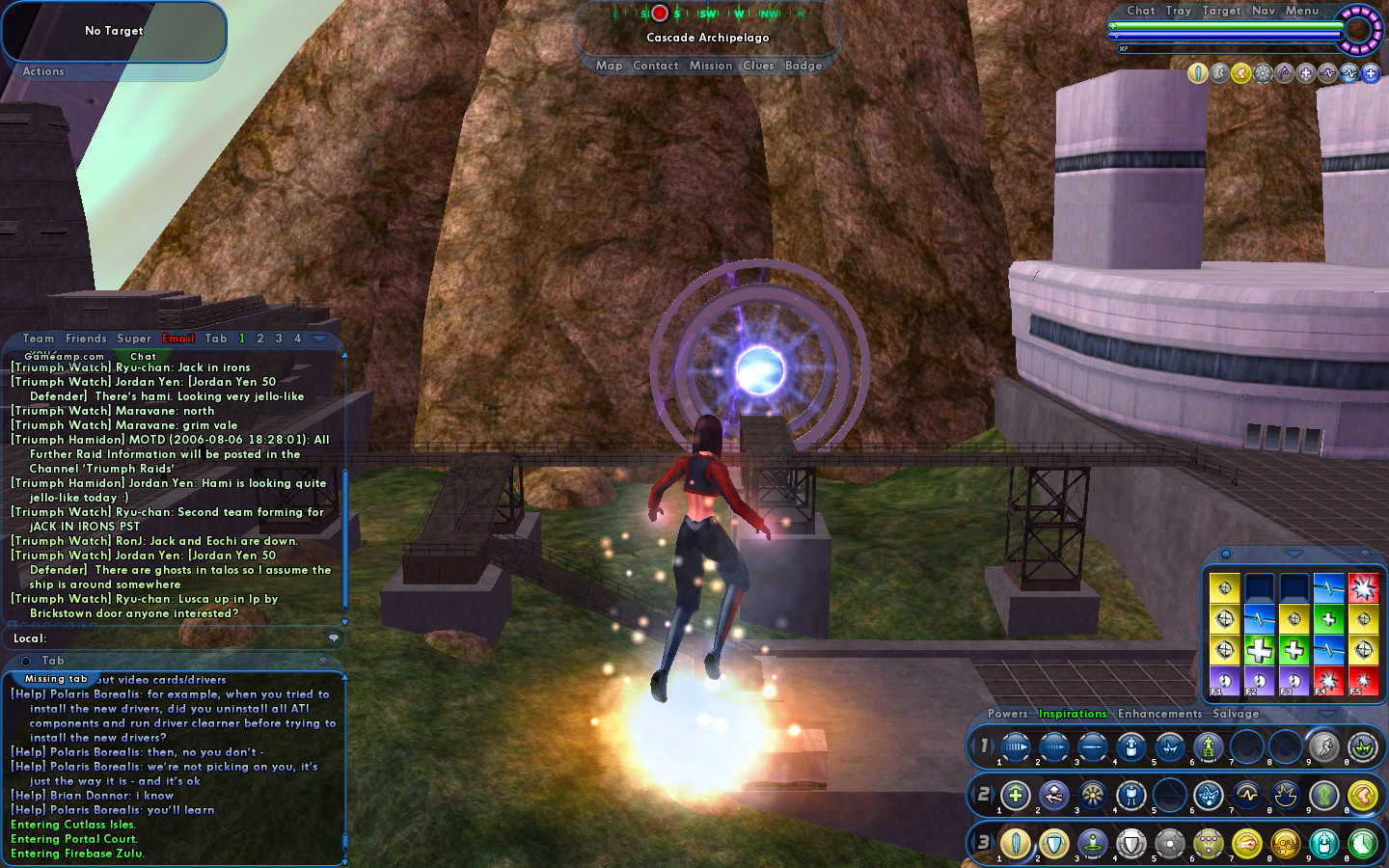Show the Mission panel
Screen dimensions: 1389x868
pos(711,66)
